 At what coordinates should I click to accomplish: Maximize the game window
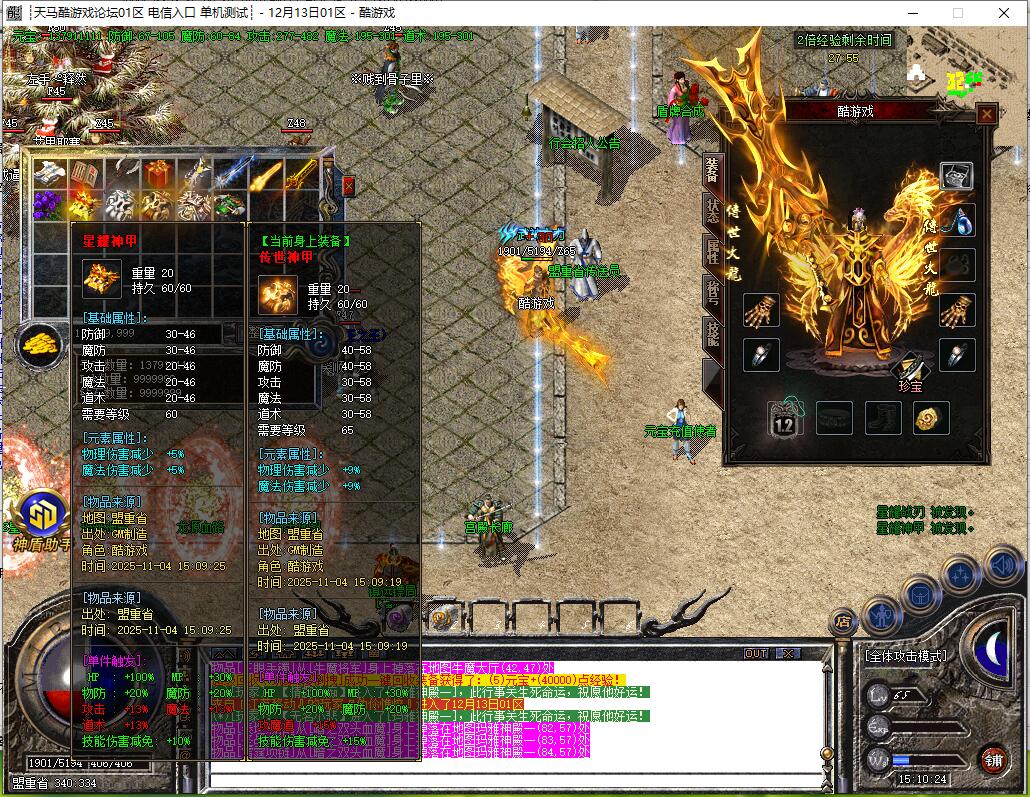[957, 13]
